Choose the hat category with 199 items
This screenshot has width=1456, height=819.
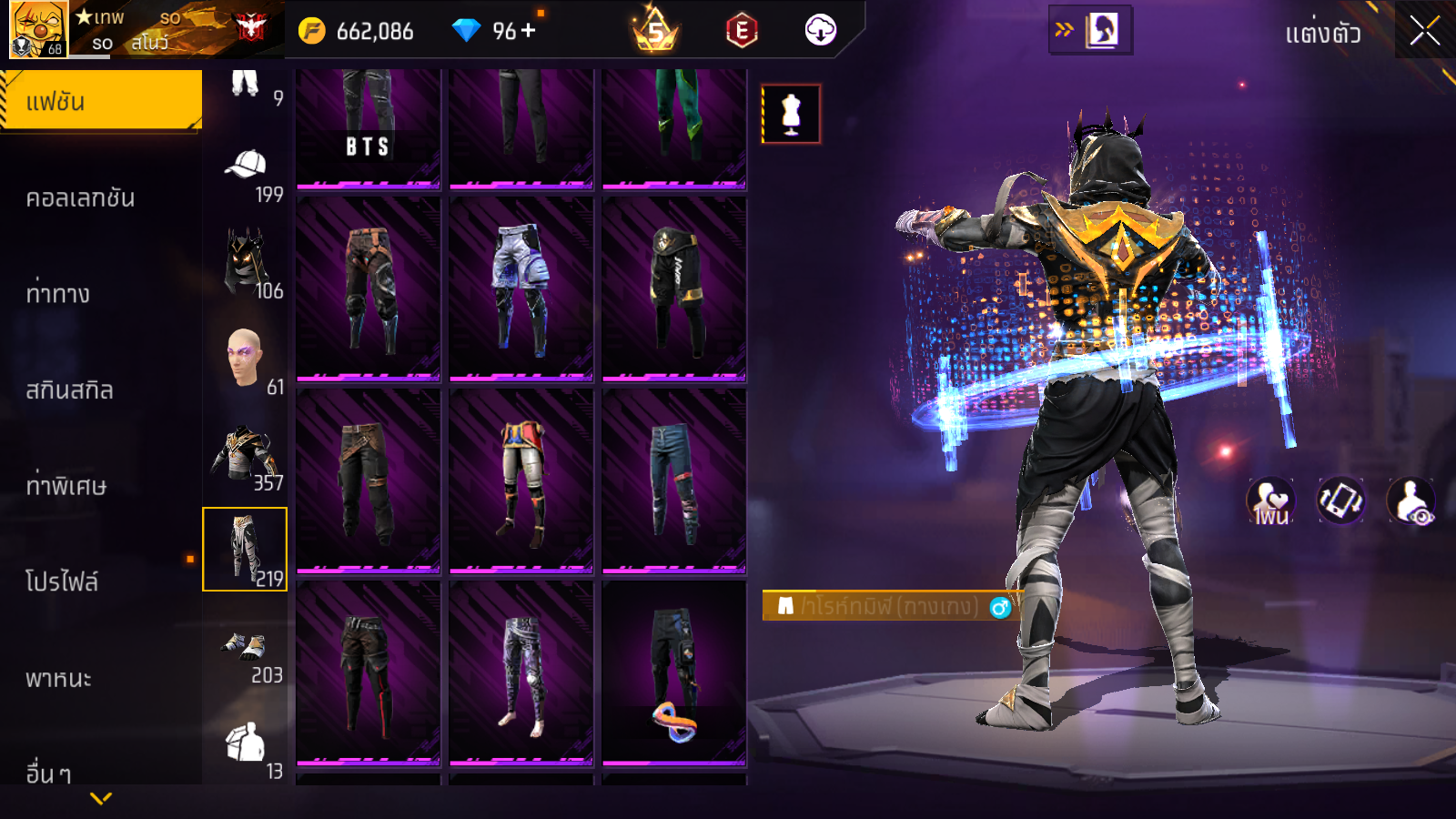pyautogui.click(x=246, y=173)
